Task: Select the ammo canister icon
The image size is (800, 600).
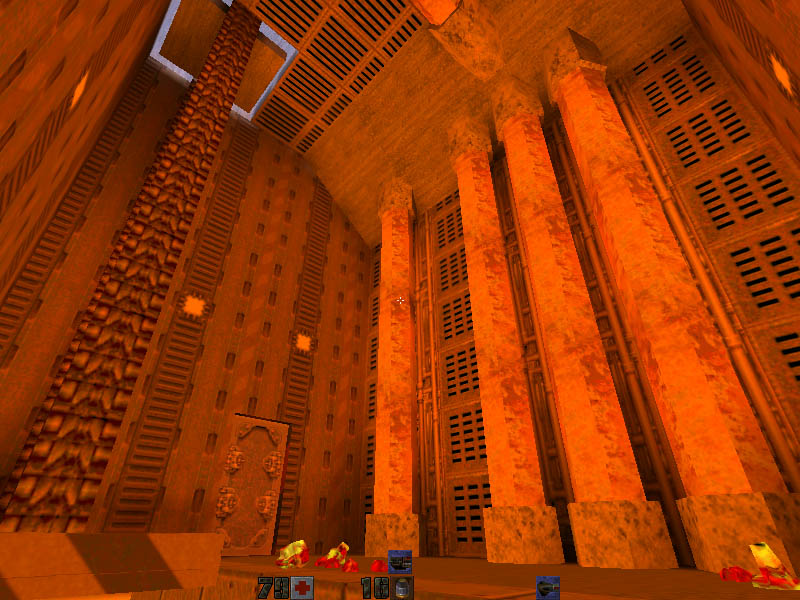Action: [402, 587]
